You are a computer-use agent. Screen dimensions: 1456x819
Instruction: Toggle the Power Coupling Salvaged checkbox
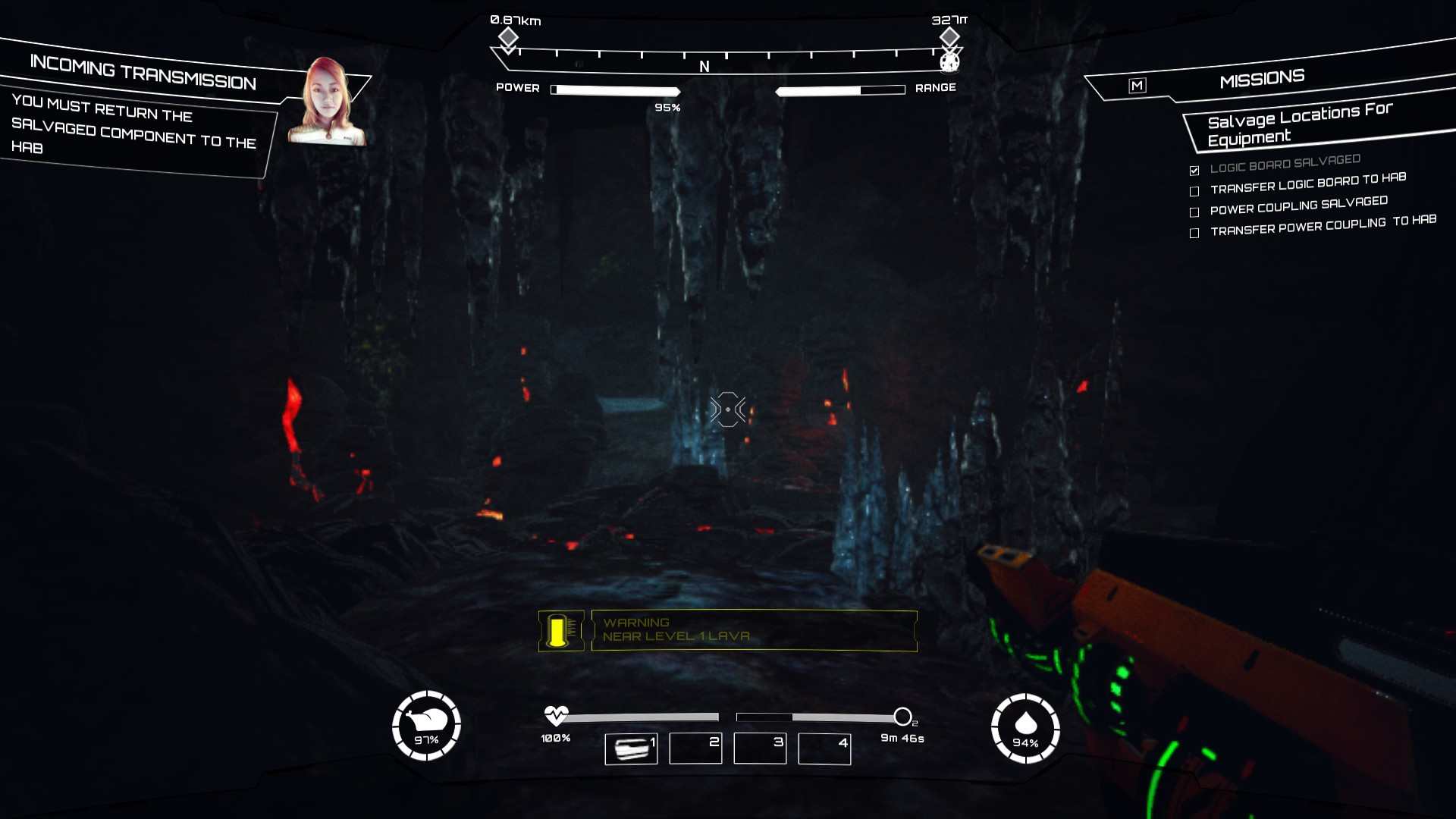click(1194, 212)
